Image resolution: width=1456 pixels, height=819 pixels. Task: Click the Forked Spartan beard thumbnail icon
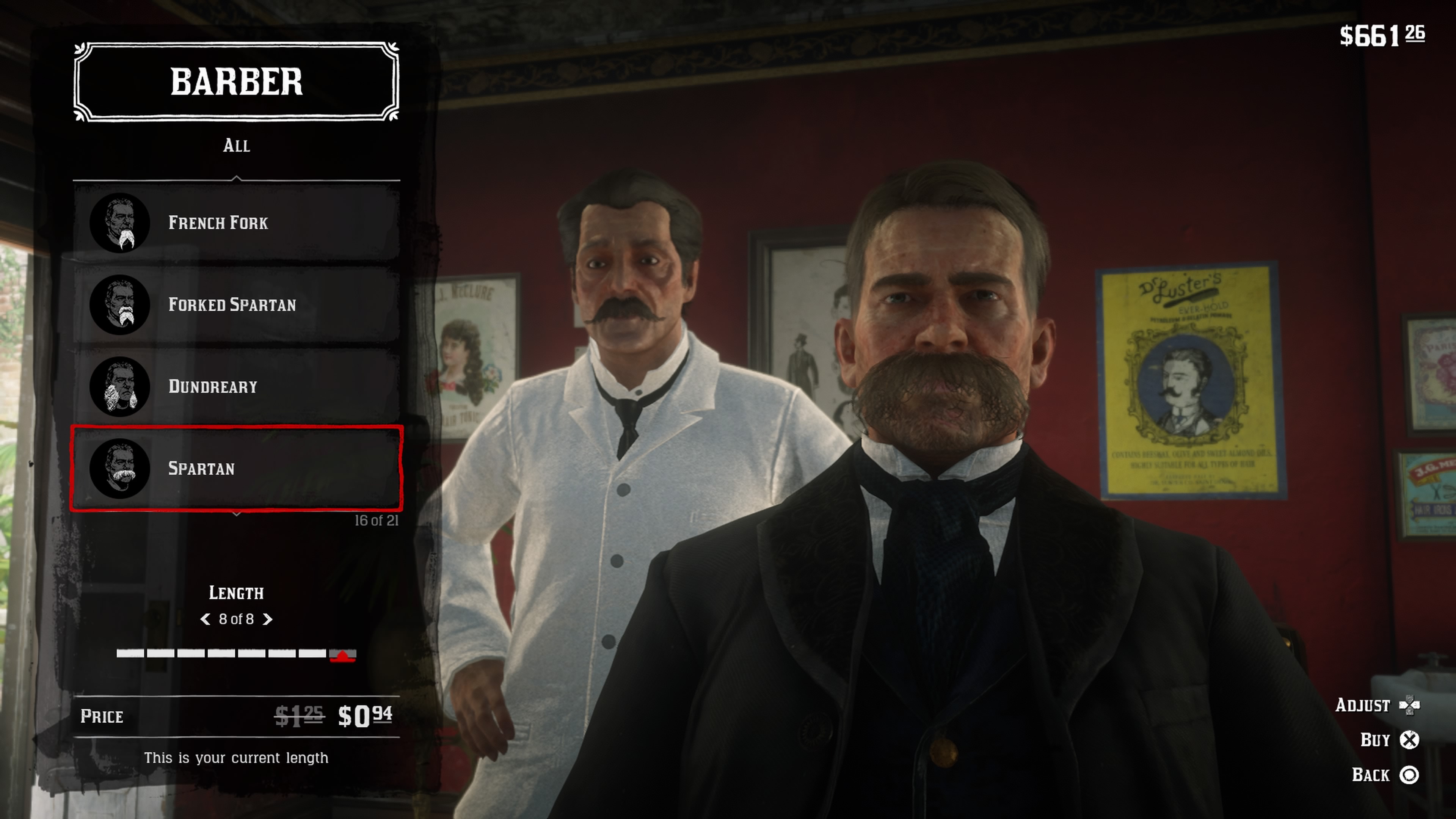click(121, 304)
